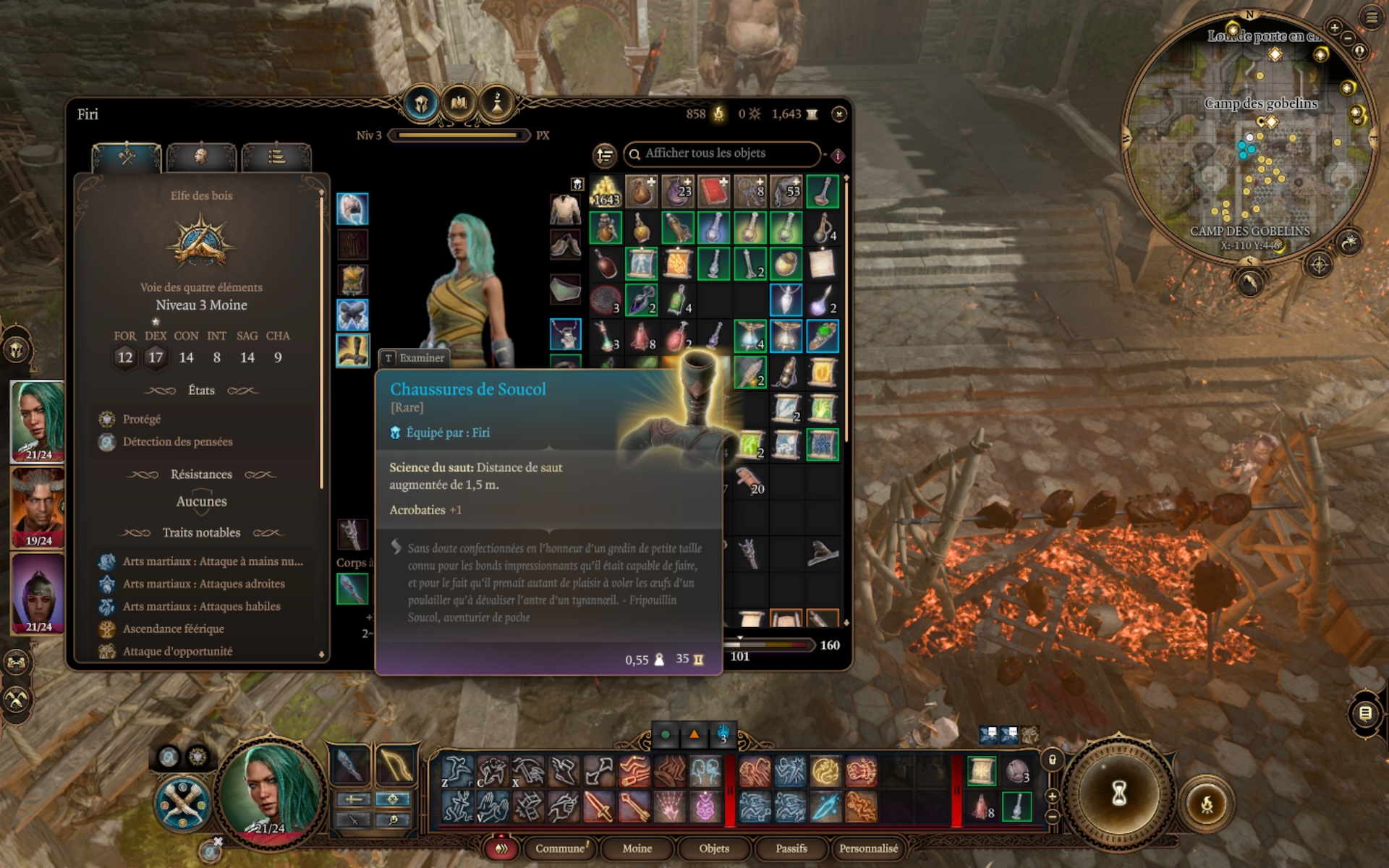Image resolution: width=1389 pixels, height=868 pixels.
Task: Select the equipped Chaussures de Soucol boots
Action: [x=352, y=350]
